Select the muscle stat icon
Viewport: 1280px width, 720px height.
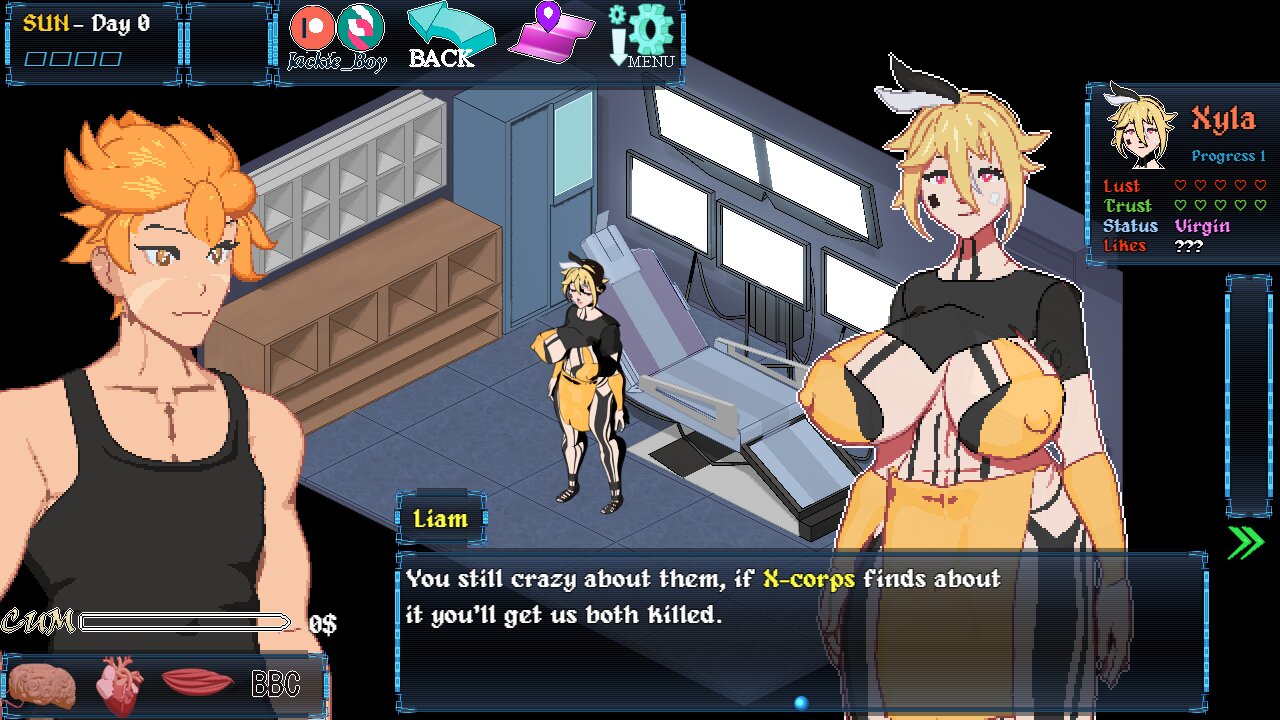click(x=197, y=683)
